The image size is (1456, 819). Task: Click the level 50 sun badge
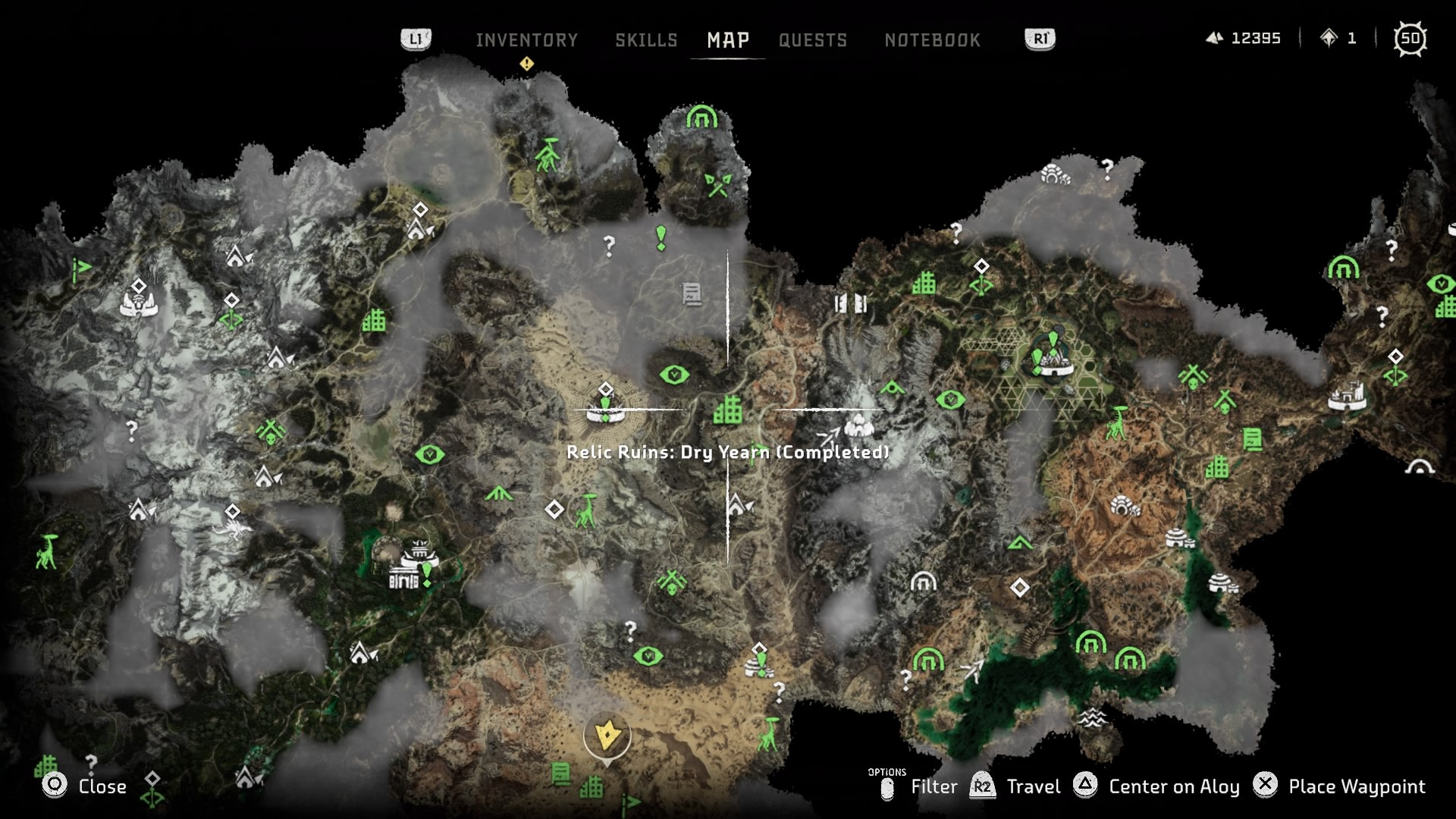coord(1412,38)
